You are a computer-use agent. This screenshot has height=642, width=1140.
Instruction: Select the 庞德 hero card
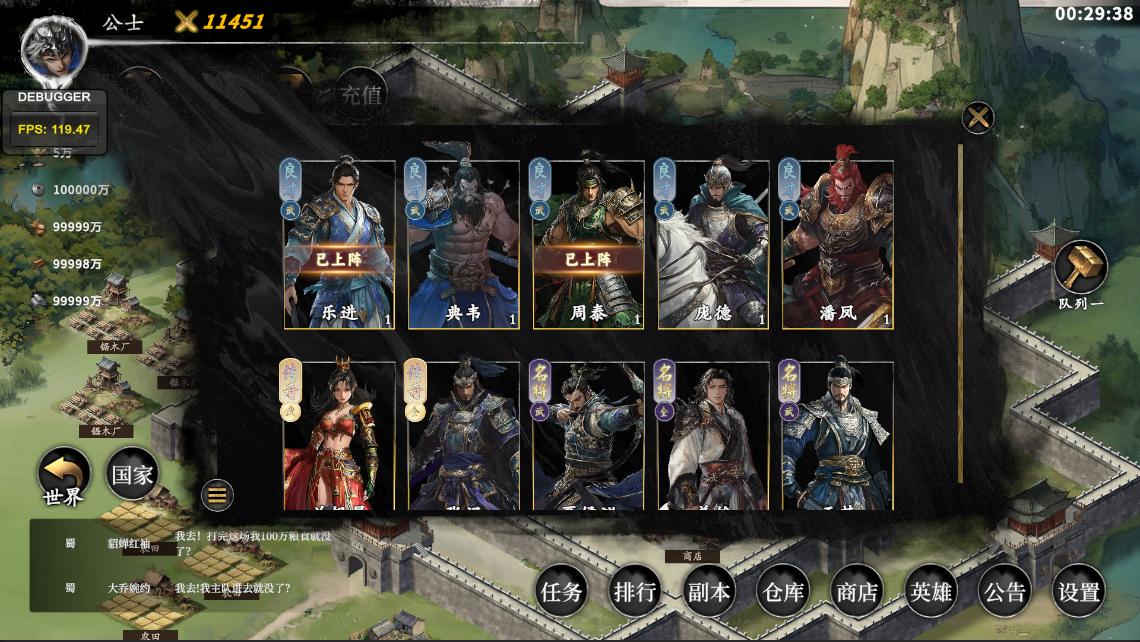point(712,245)
